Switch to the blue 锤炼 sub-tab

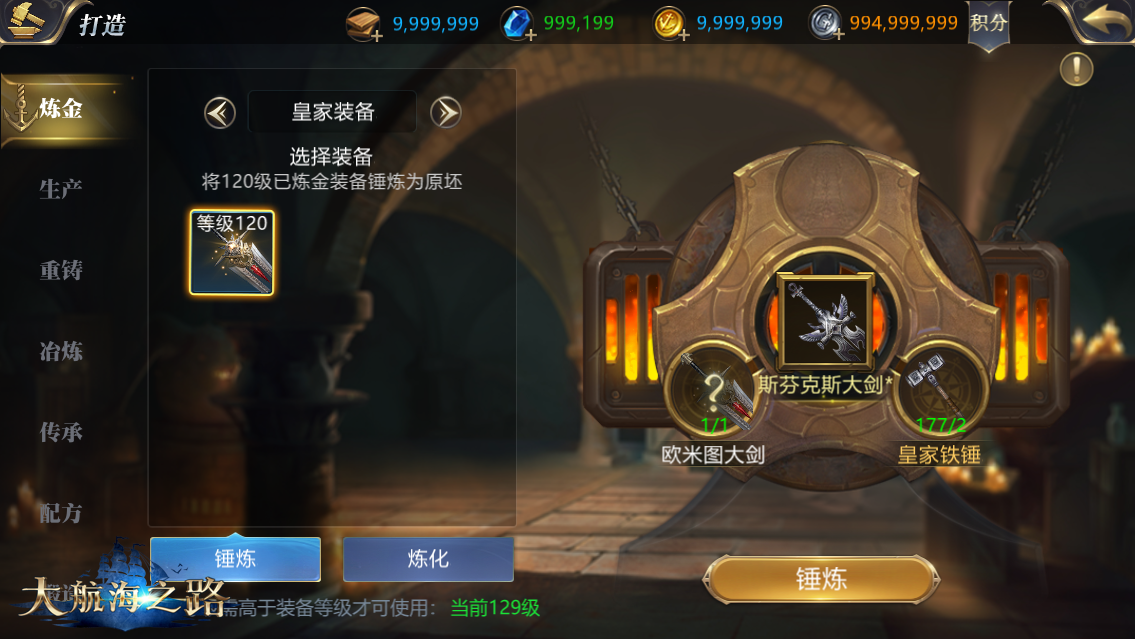(x=235, y=559)
